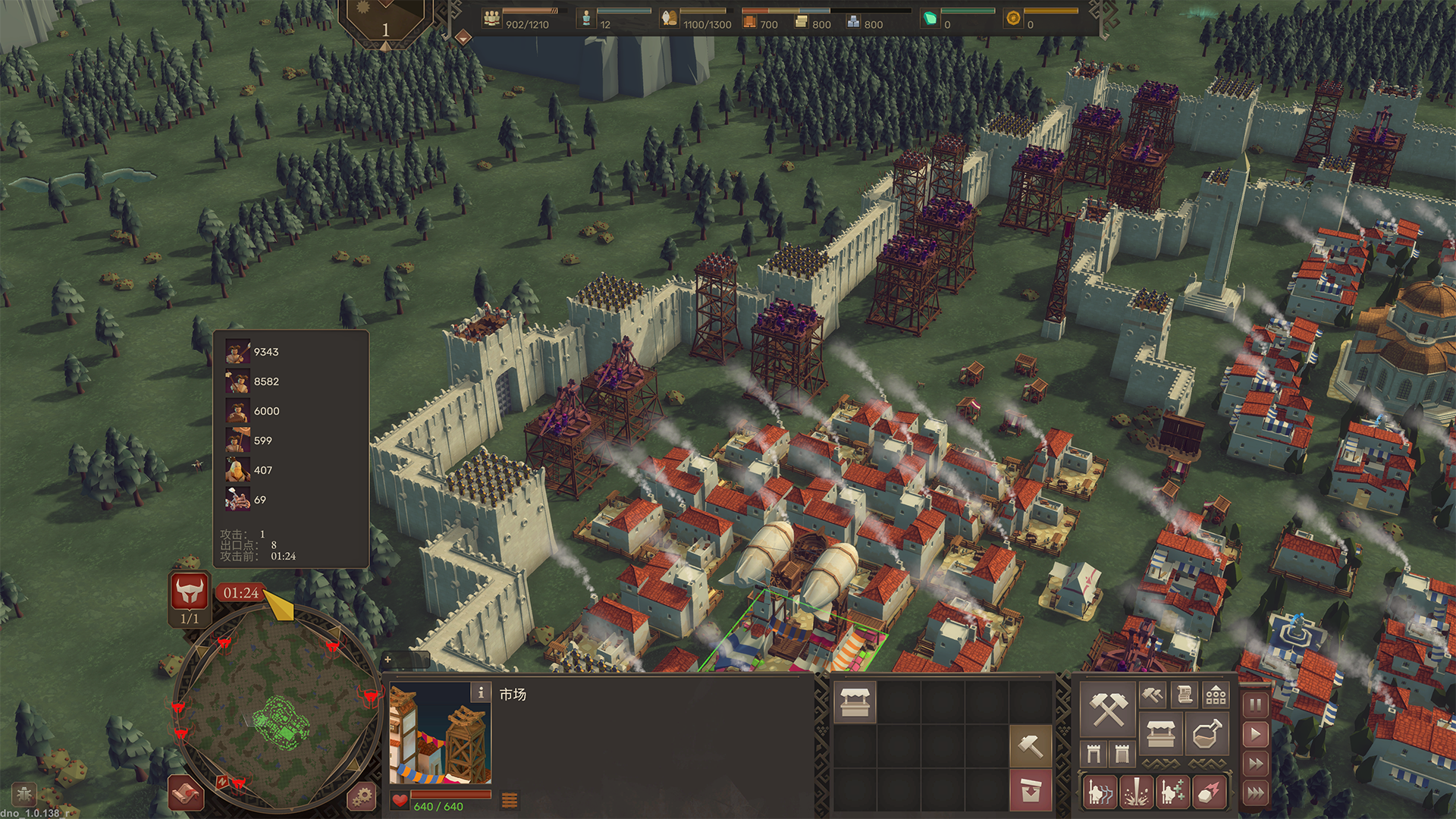
Task: Open the crossed hammers build menu
Action: point(1108,708)
